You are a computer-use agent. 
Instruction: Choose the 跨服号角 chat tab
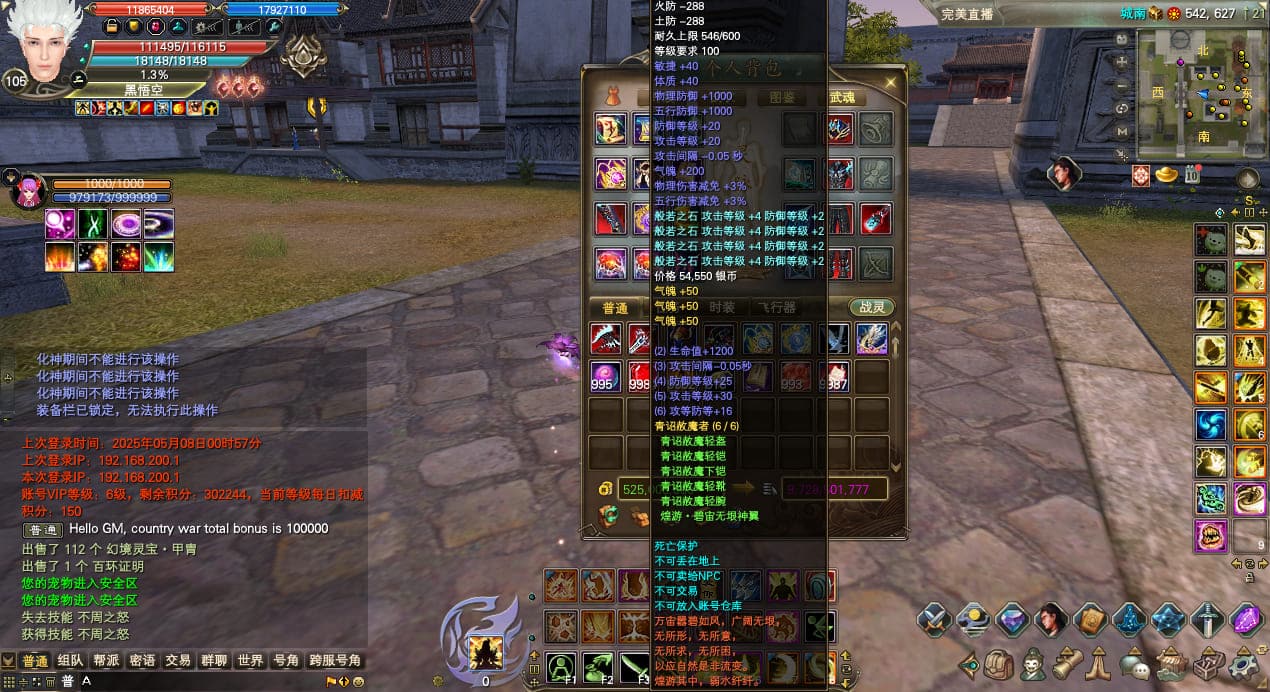pyautogui.click(x=334, y=661)
